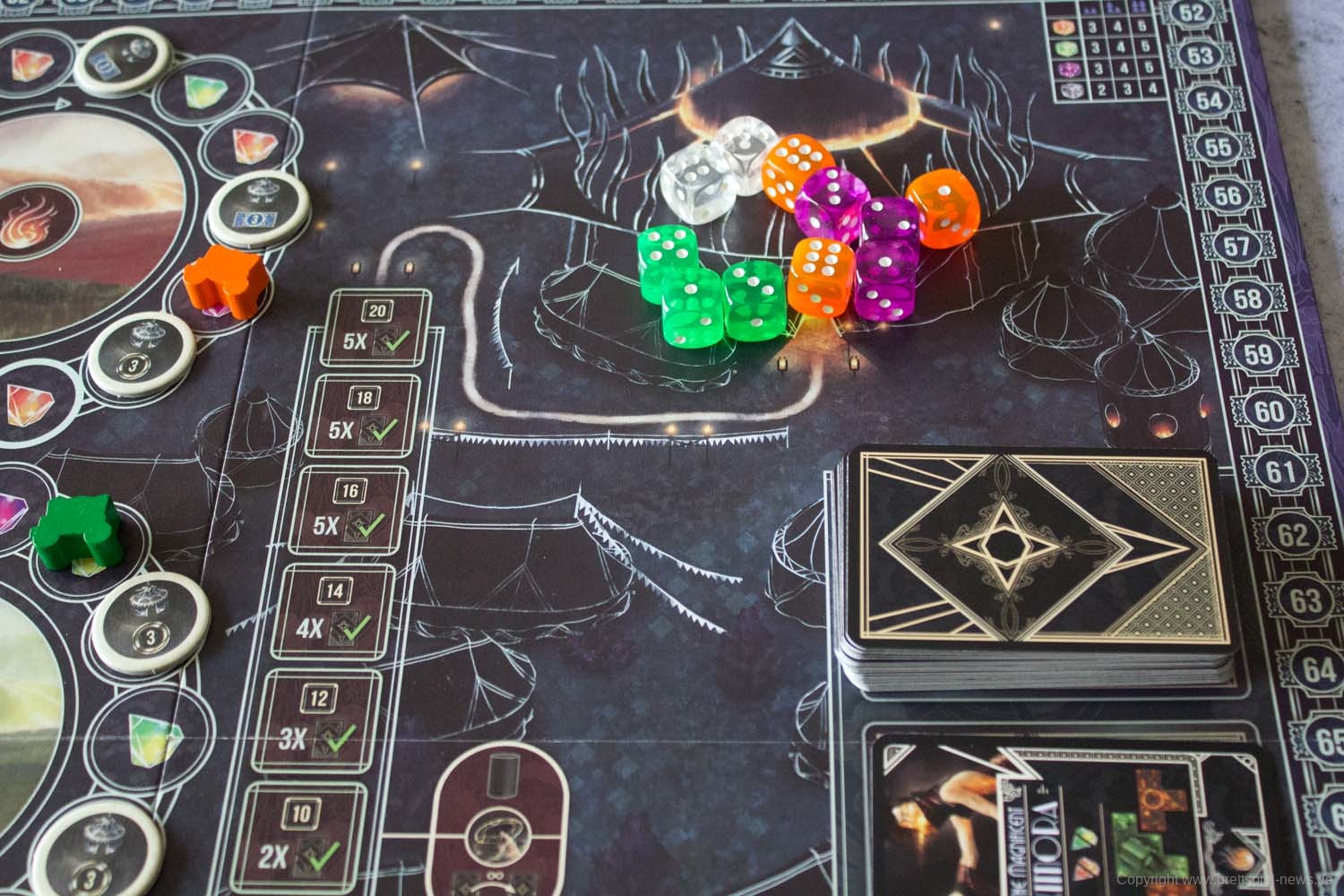This screenshot has height=896, width=1344.
Task: Select the green player pawn
Action: coord(77,533)
